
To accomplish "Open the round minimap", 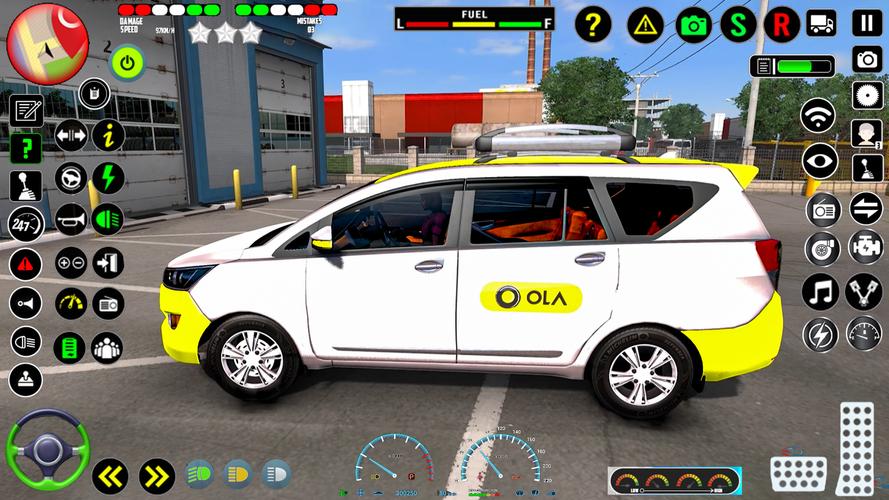I will tap(47, 43).
